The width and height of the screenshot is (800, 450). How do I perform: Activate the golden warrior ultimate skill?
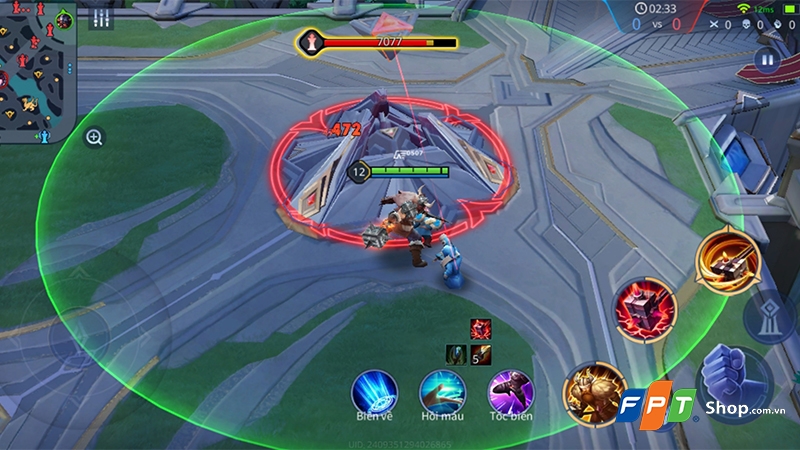click(x=594, y=391)
